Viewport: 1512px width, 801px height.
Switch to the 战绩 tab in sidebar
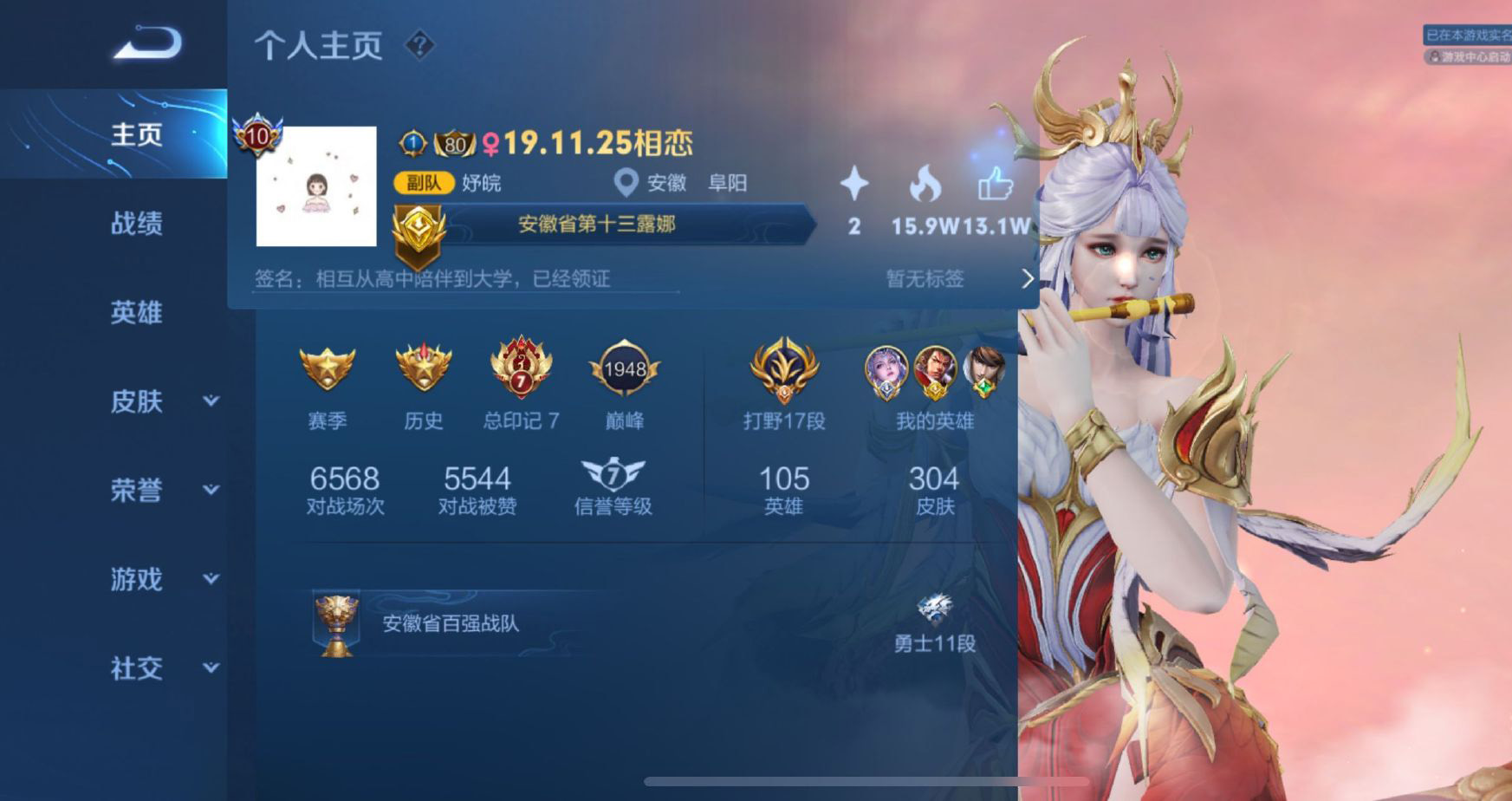tap(138, 224)
